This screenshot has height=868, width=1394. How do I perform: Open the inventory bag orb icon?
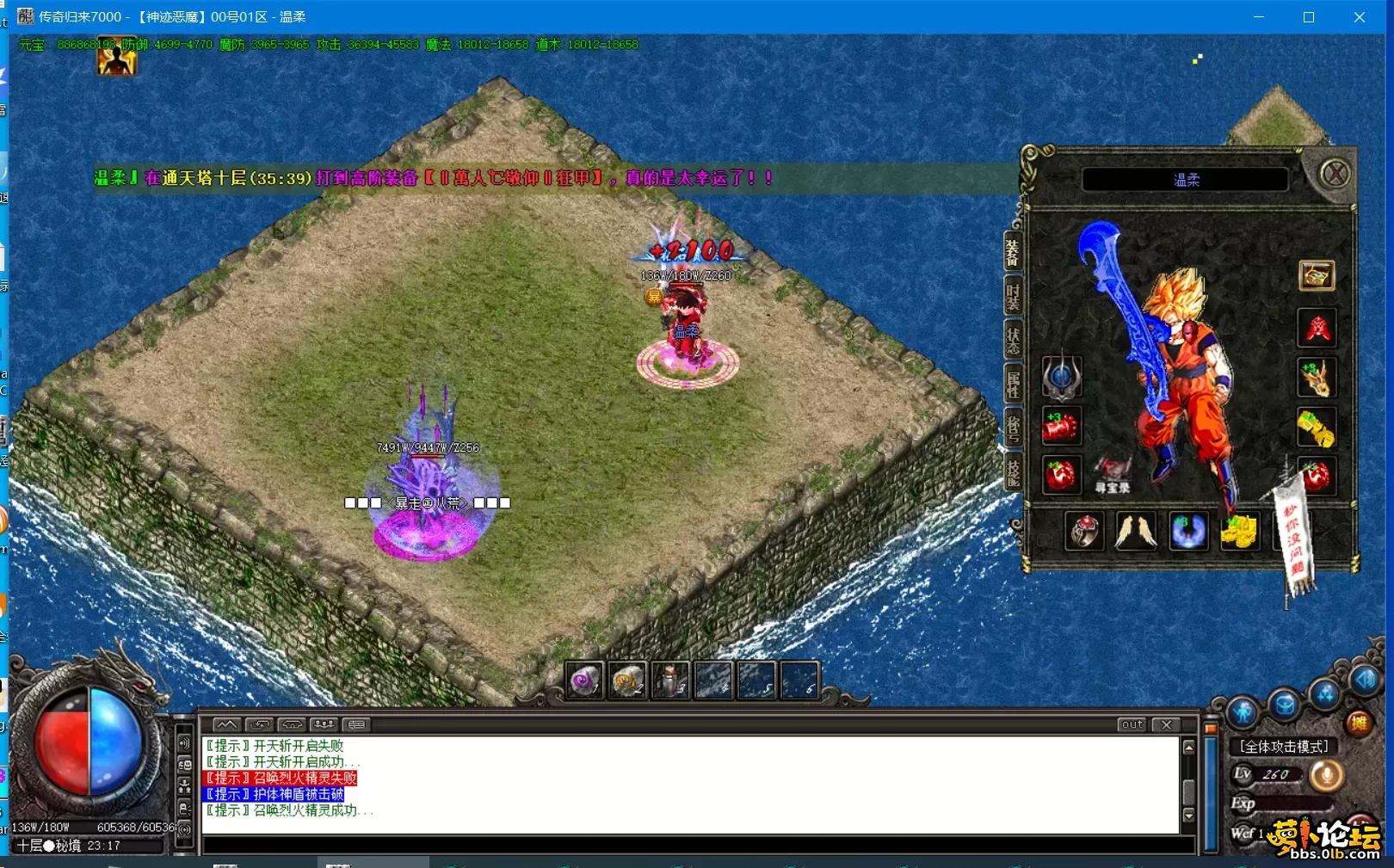coord(1286,705)
